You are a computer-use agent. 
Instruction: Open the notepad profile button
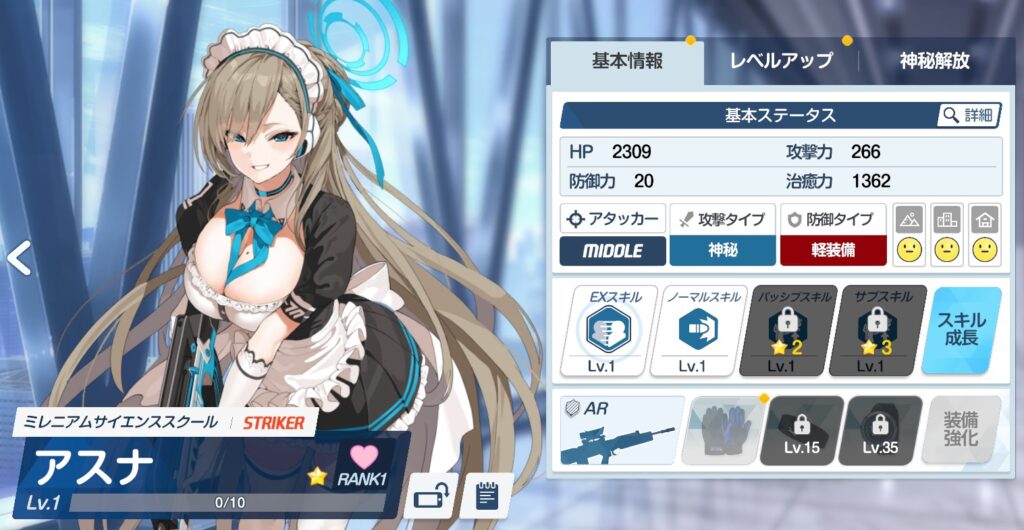(487, 494)
